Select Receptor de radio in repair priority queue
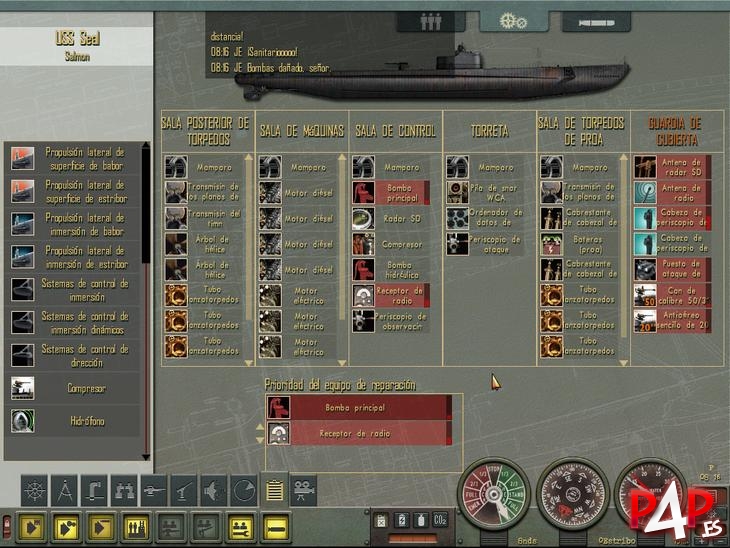730x548 pixels. click(x=357, y=434)
